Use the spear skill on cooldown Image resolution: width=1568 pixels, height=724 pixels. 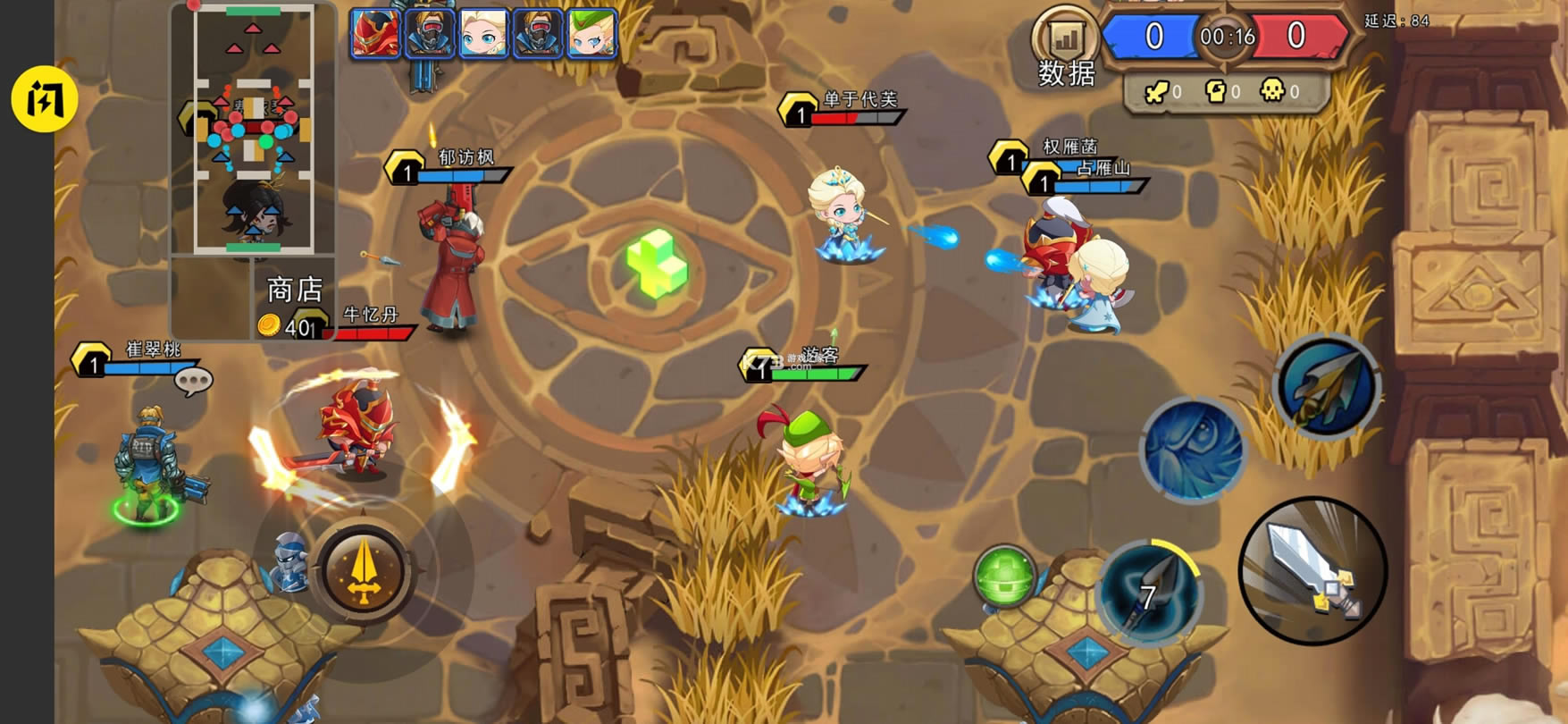click(1149, 593)
